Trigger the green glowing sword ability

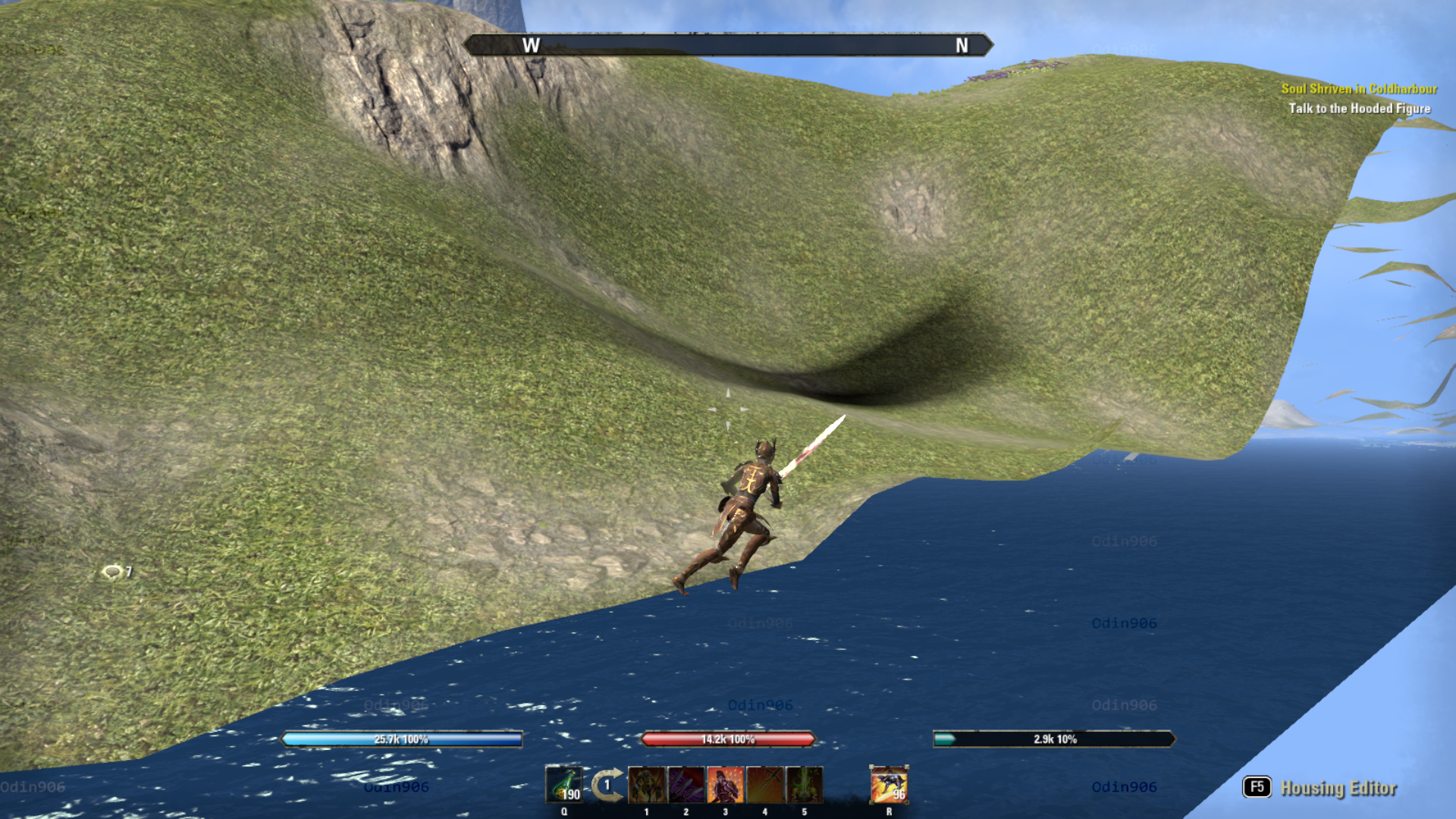click(805, 785)
